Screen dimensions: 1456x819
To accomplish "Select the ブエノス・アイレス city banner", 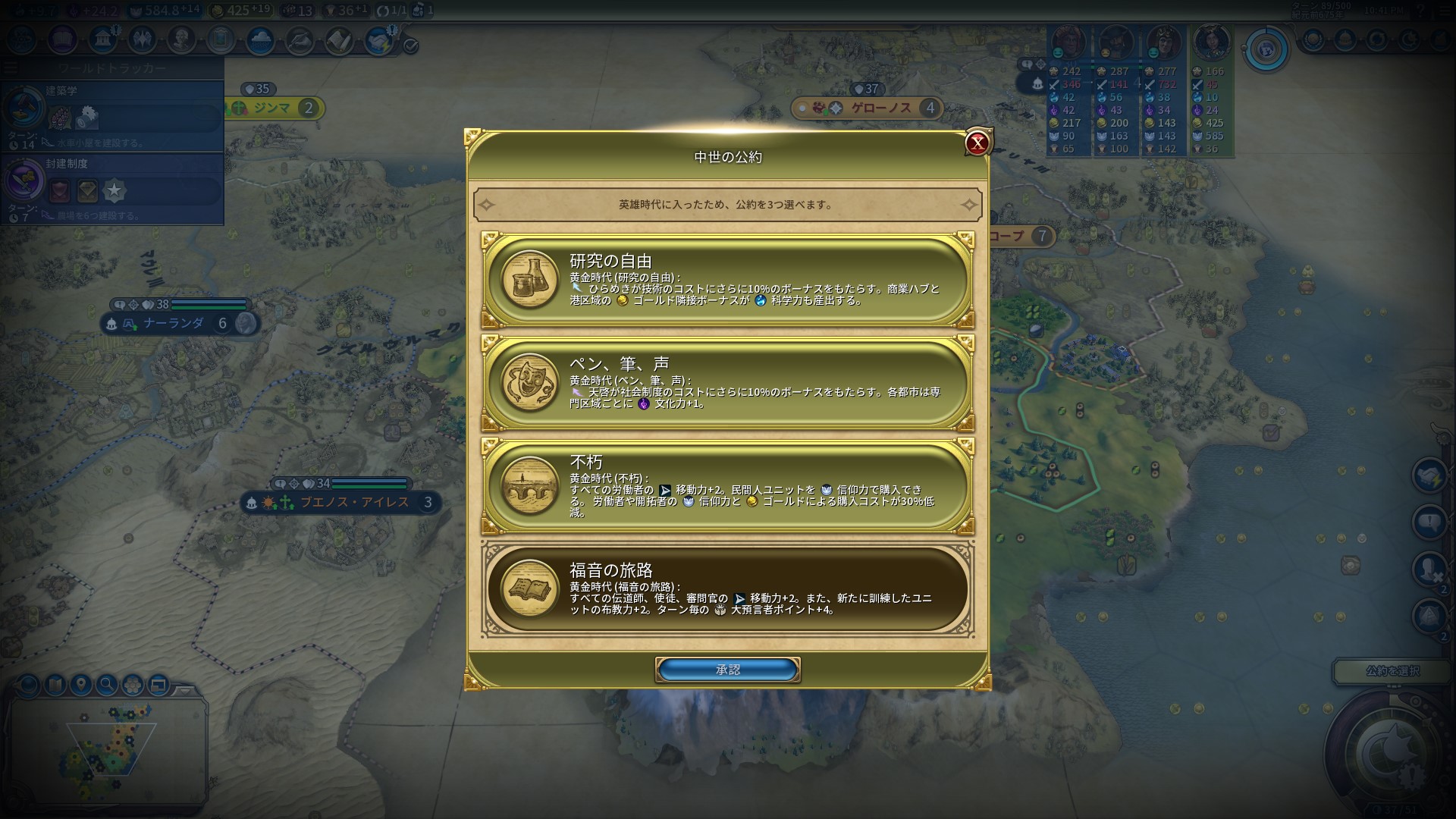I will point(354,502).
